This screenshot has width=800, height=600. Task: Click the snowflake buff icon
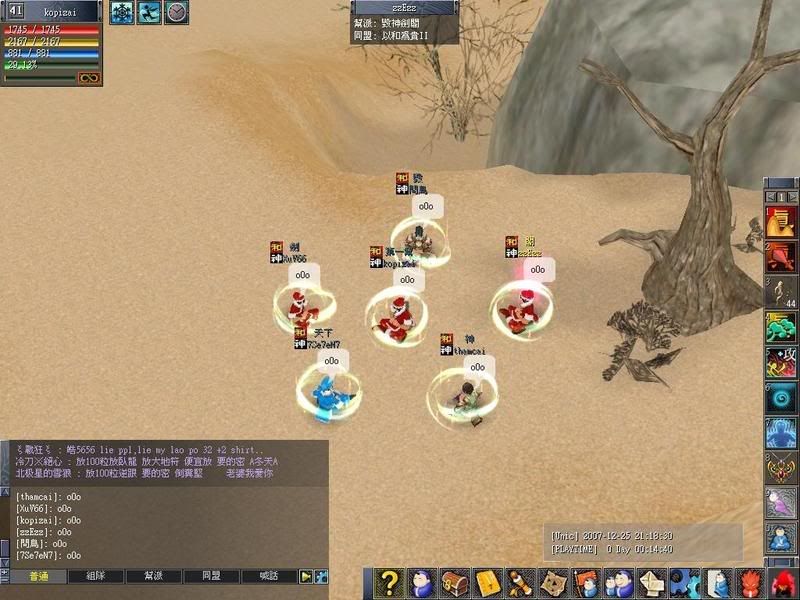(121, 12)
